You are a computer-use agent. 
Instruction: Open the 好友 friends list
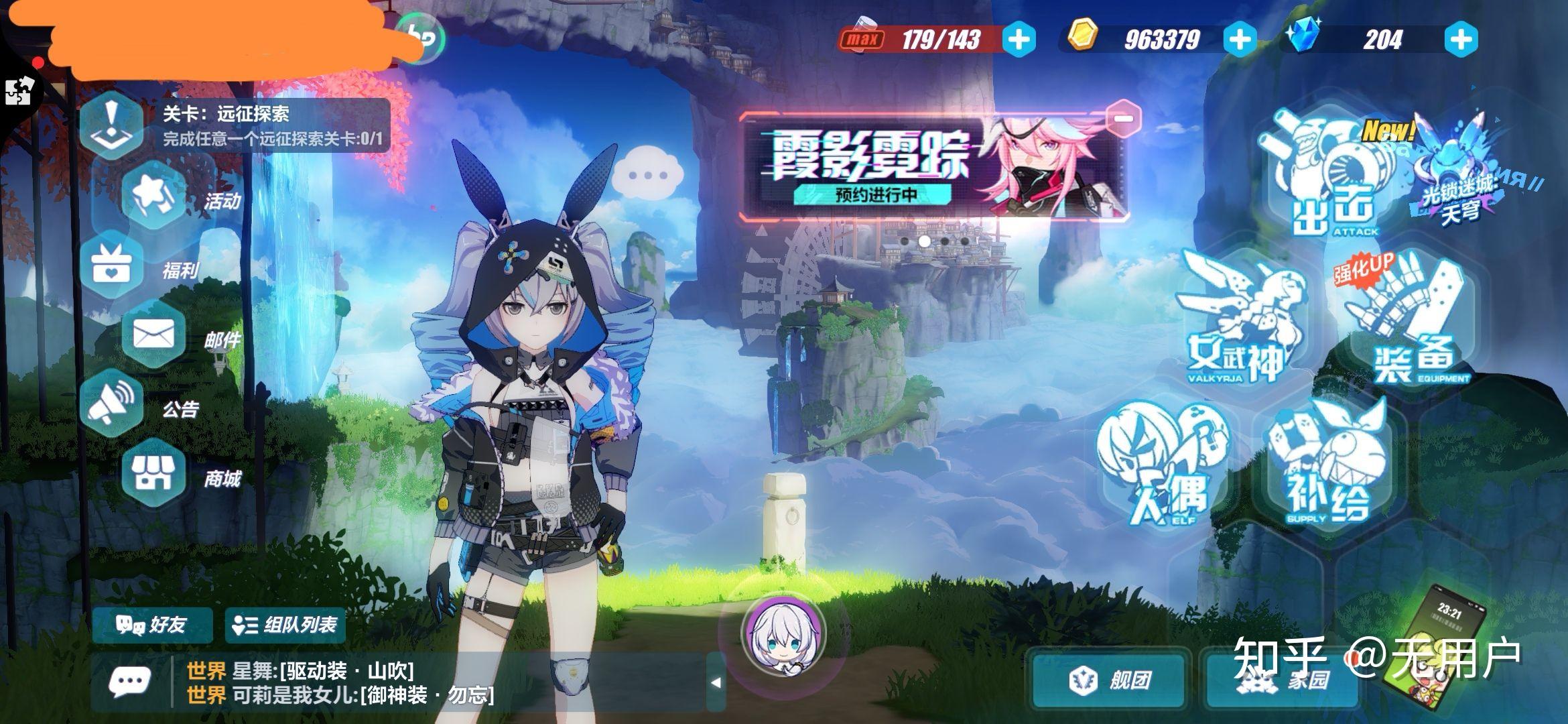click(x=152, y=625)
